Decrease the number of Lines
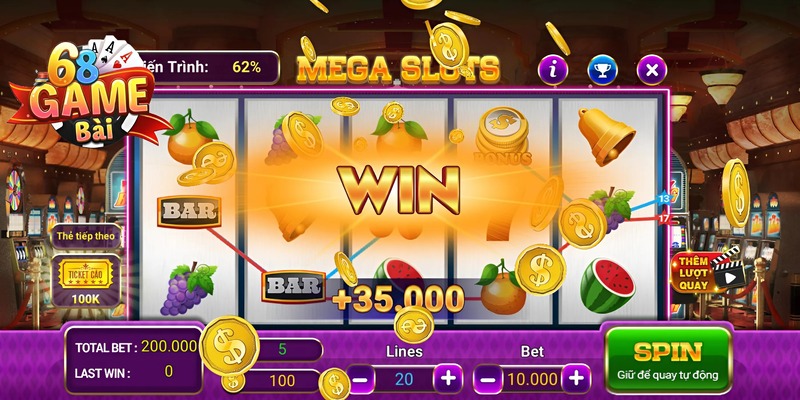The height and width of the screenshot is (400, 800). click(361, 379)
